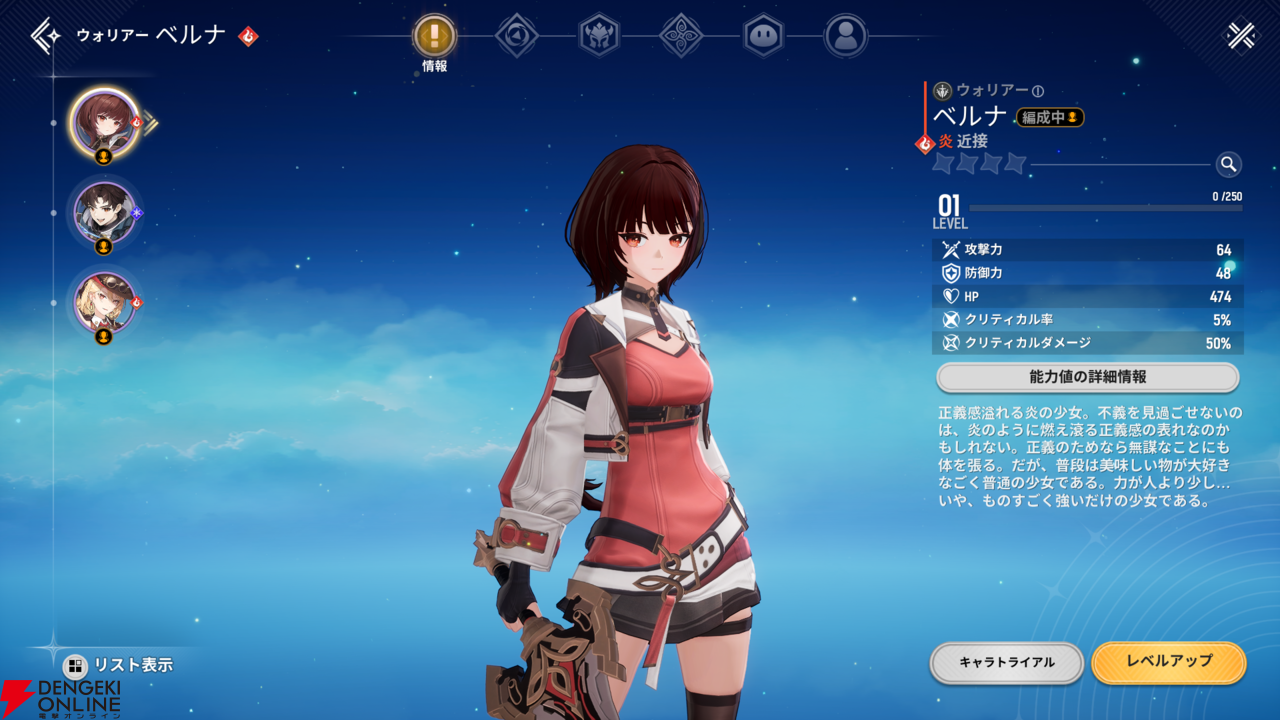Switch to the helmet equipment tab
Image resolution: width=1280 pixels, height=720 pixels.
tap(599, 37)
